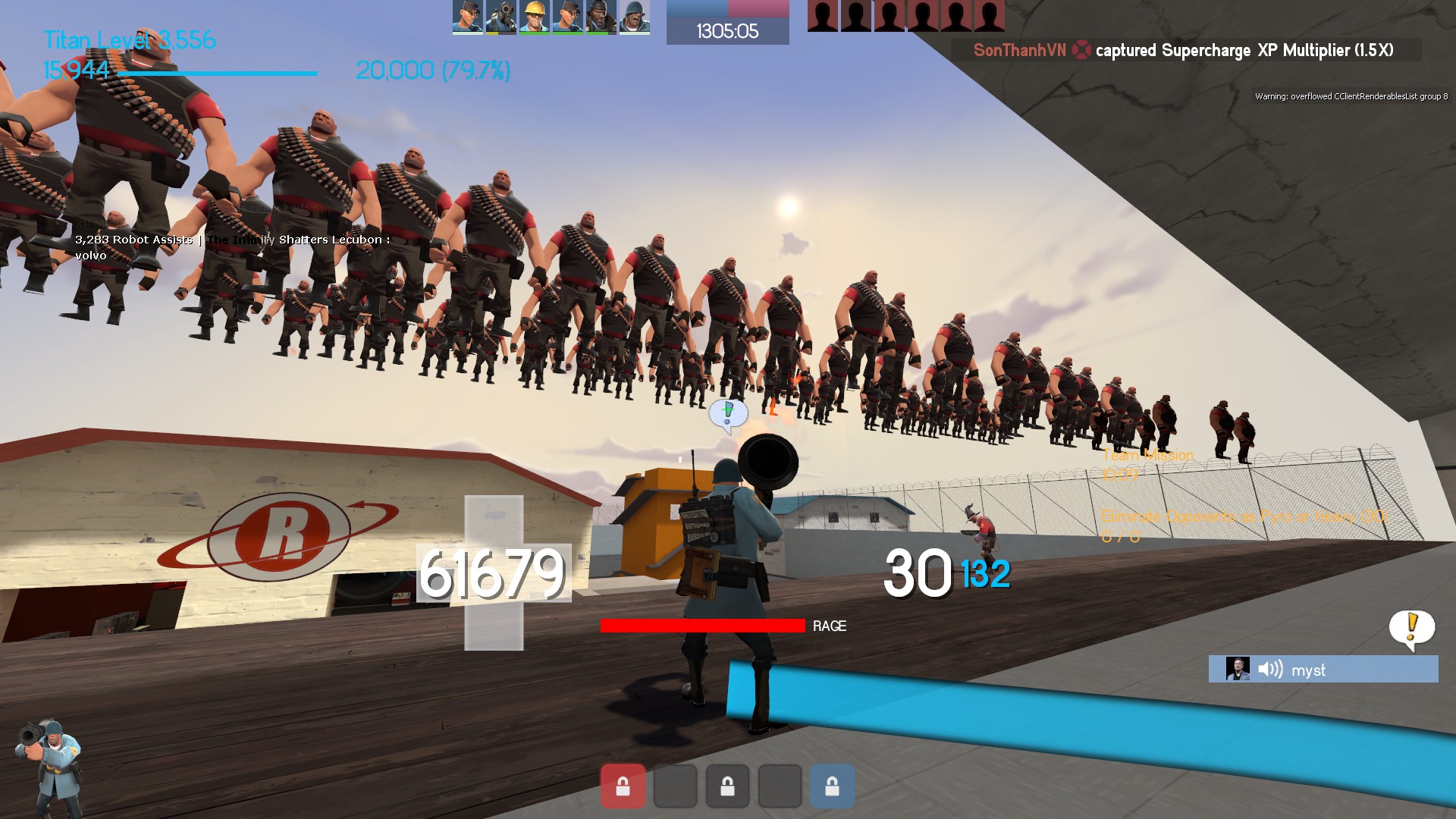Select the Pyro teammate portrait
Viewport: 1456px width, 819px height.
[500, 17]
